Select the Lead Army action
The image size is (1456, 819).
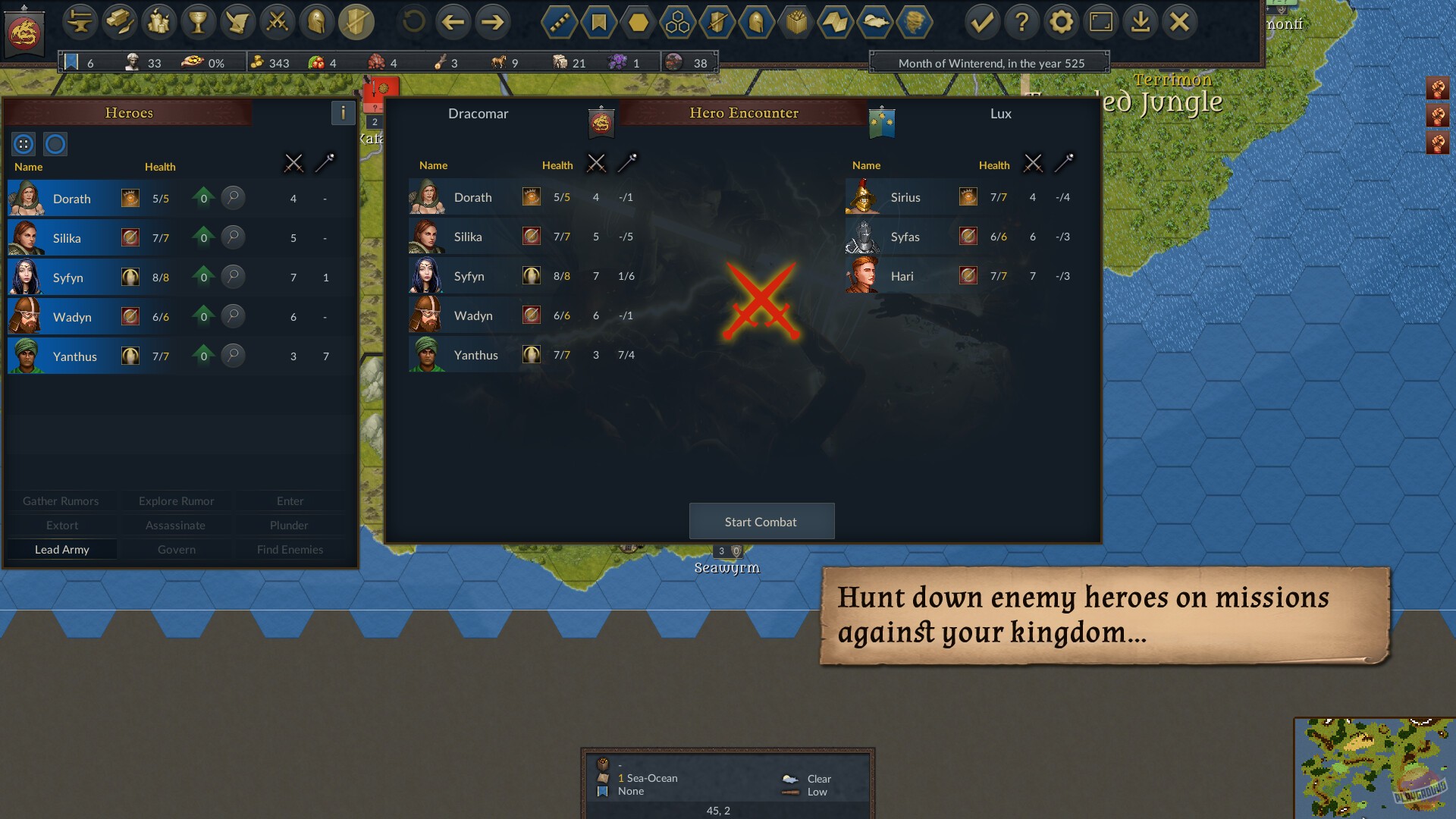(61, 549)
